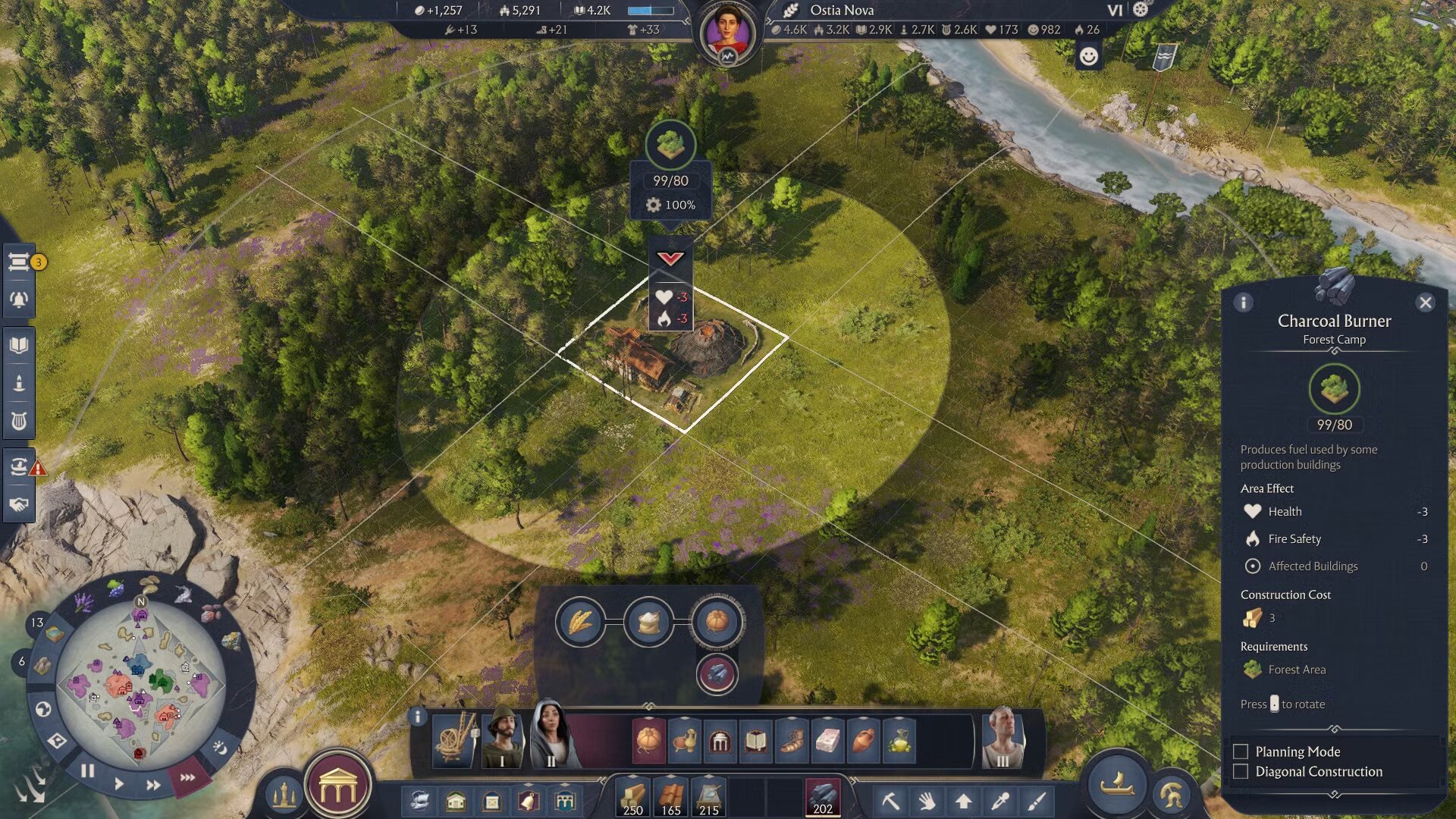
Task: Enable Diagonal Construction
Action: (x=1241, y=771)
